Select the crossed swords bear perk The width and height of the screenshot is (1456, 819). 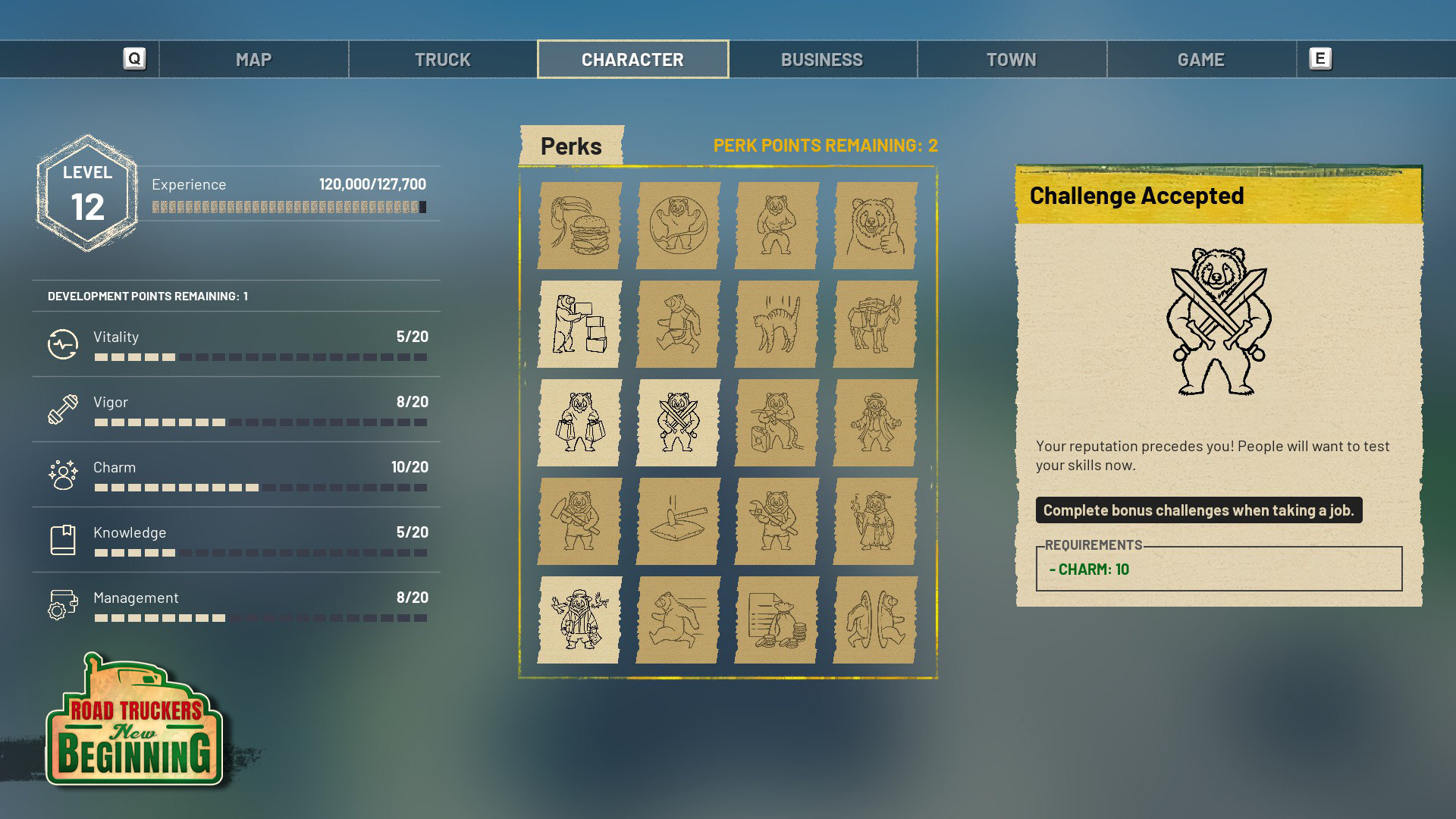(x=678, y=422)
